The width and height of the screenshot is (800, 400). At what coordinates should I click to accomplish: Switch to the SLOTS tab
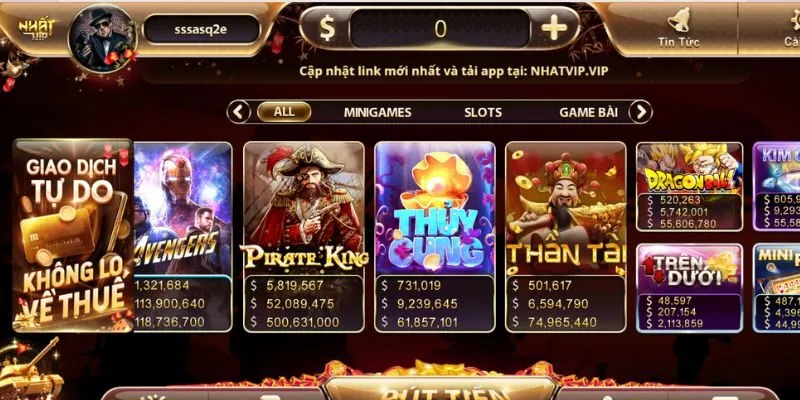point(483,112)
